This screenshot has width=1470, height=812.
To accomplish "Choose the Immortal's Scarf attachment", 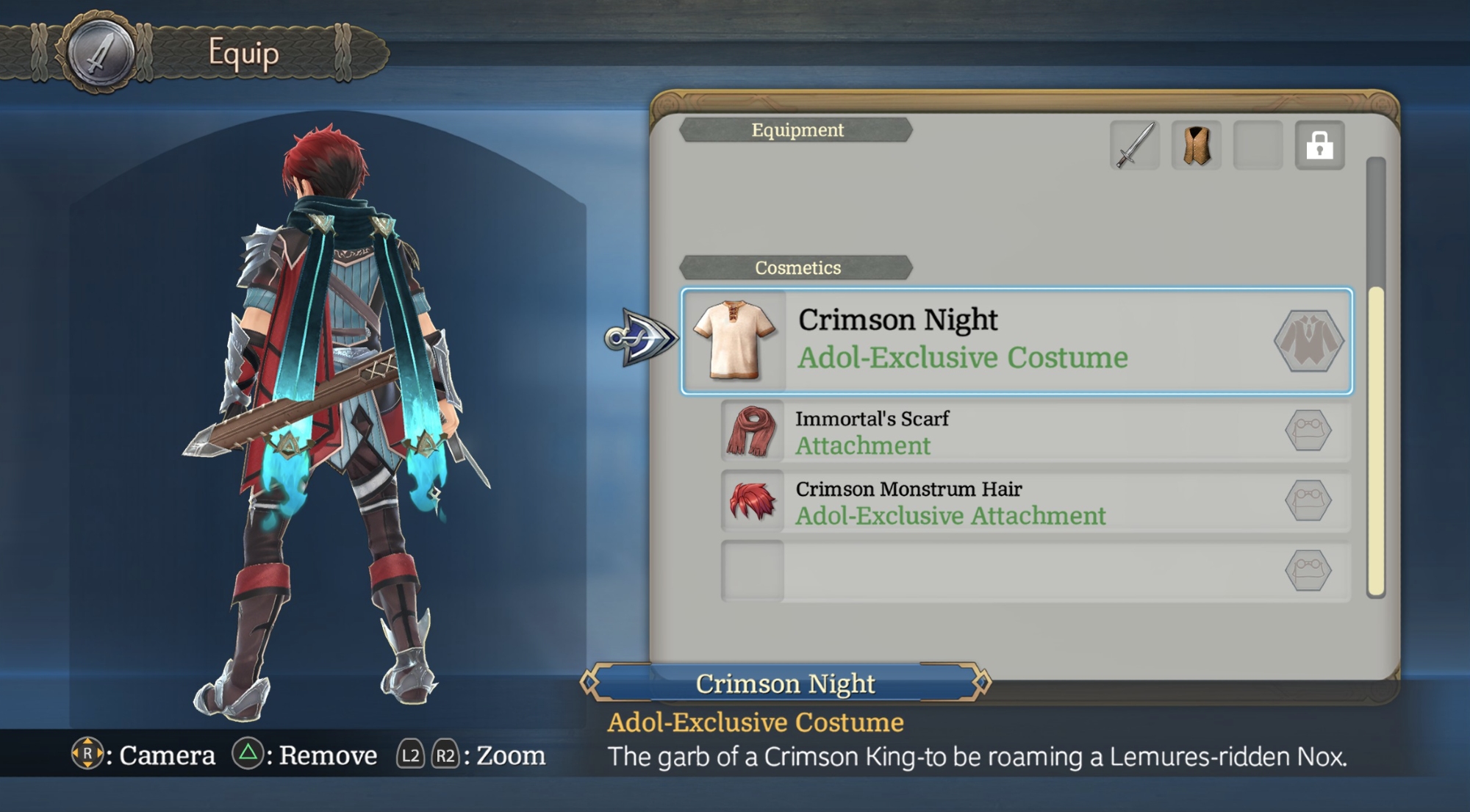I will coord(1035,431).
